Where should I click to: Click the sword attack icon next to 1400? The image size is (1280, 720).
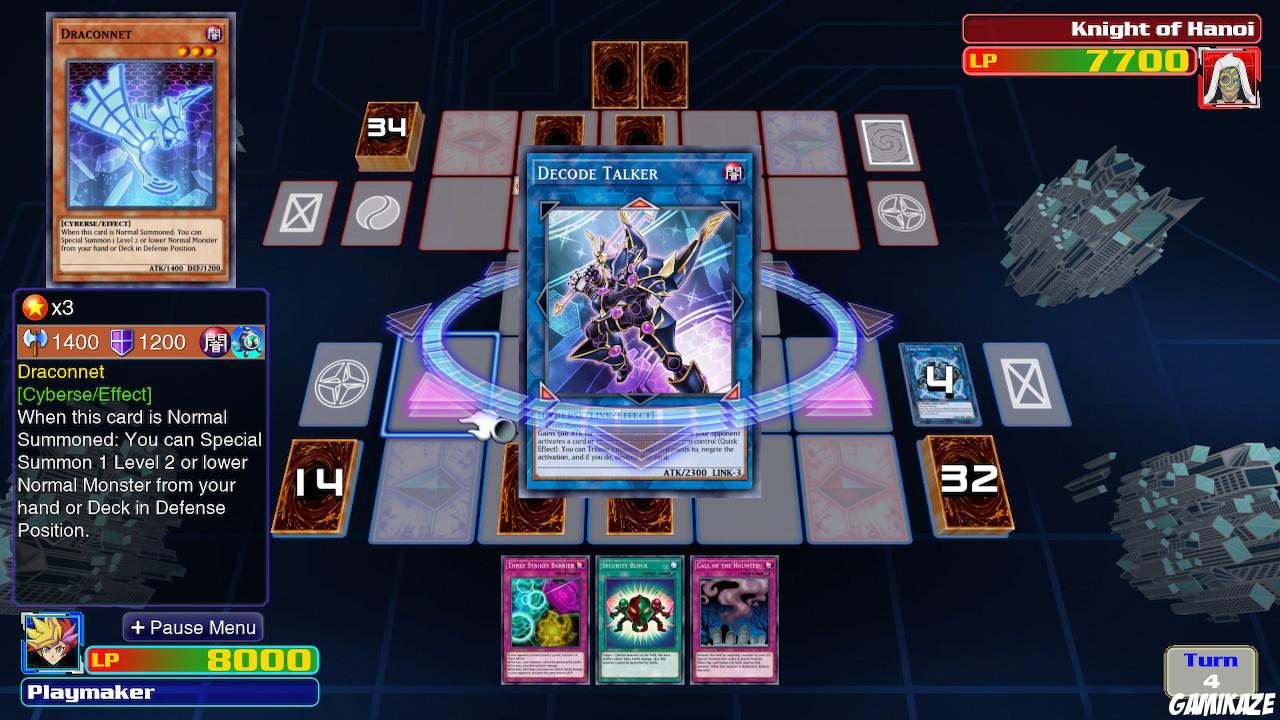tap(35, 342)
